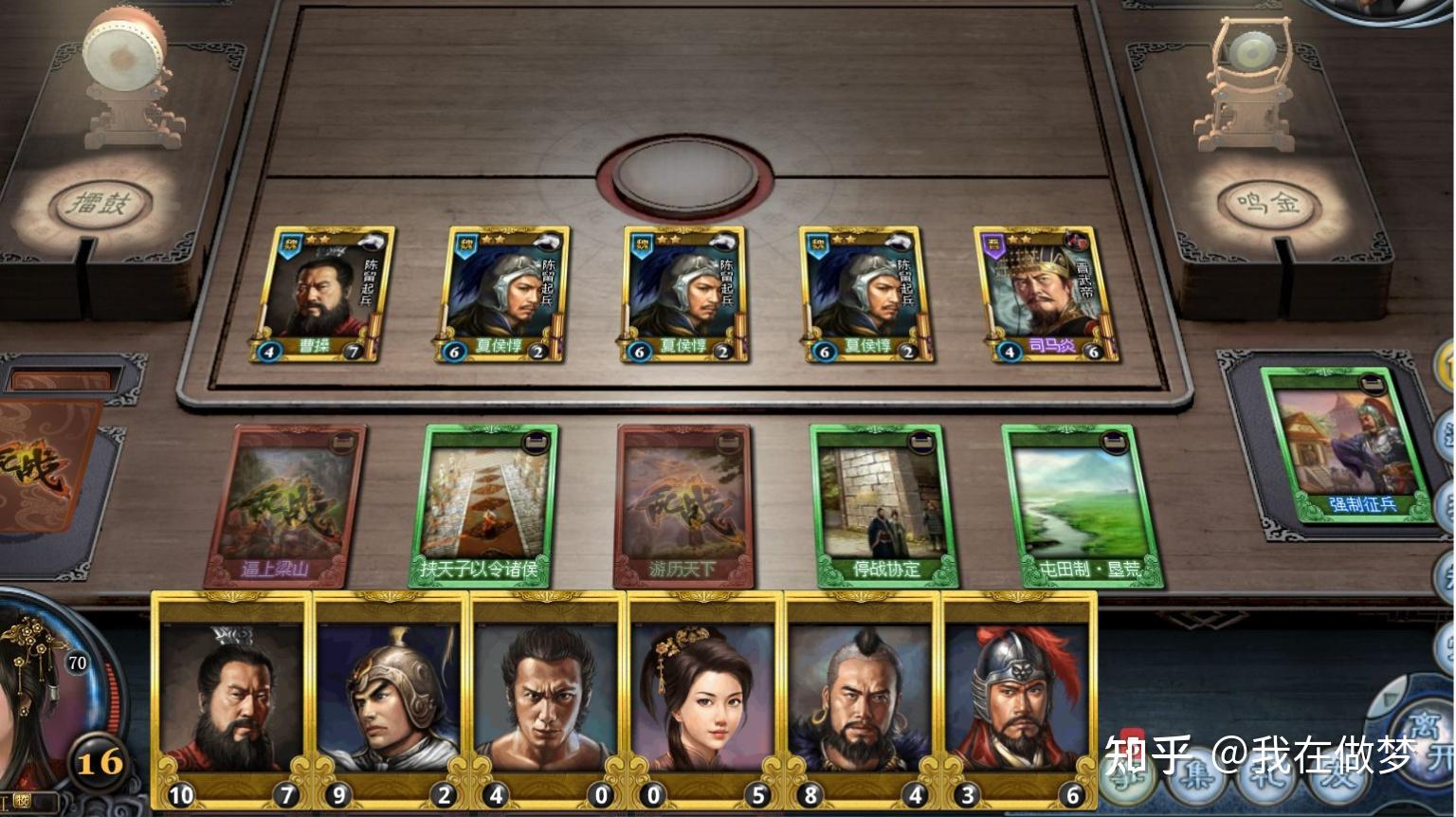This screenshot has width=1456, height=817.
Task: Hit the 擂鼓 drum button
Action: [100, 203]
